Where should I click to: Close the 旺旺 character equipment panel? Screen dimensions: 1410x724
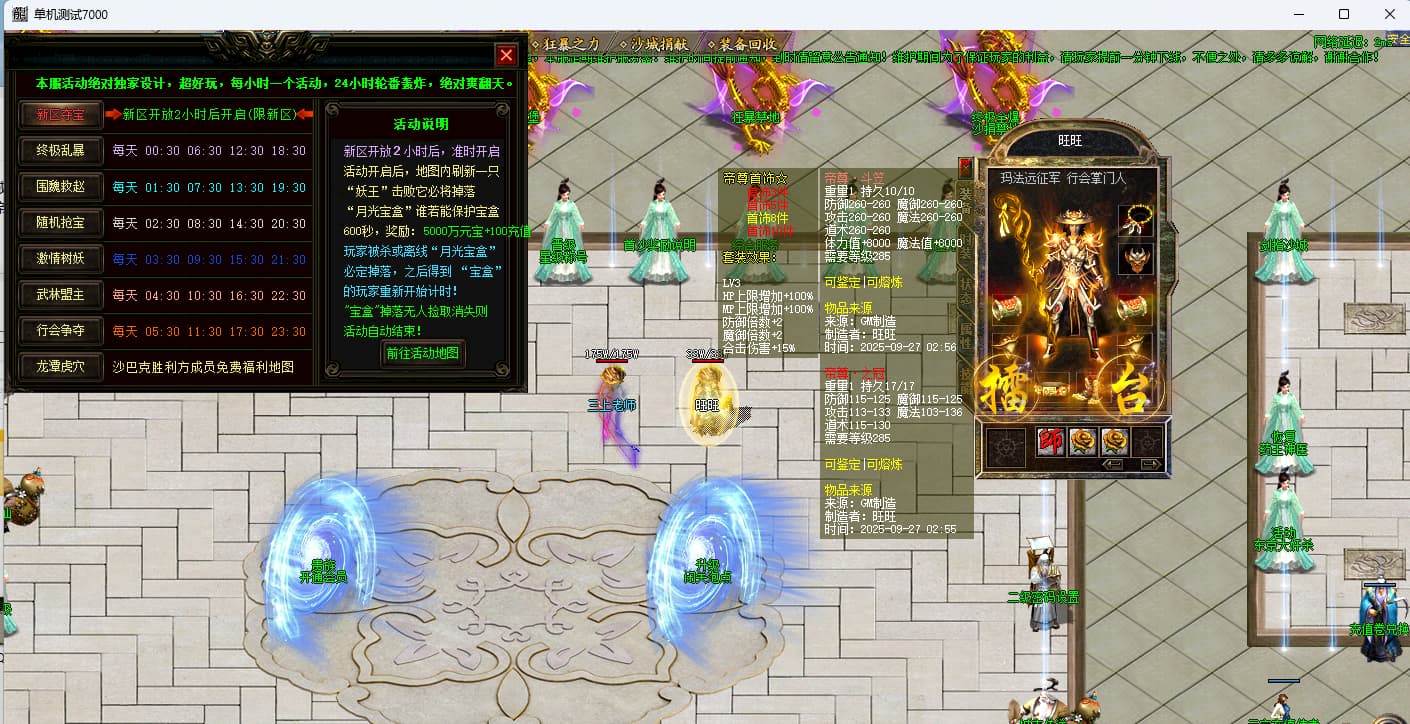[965, 166]
